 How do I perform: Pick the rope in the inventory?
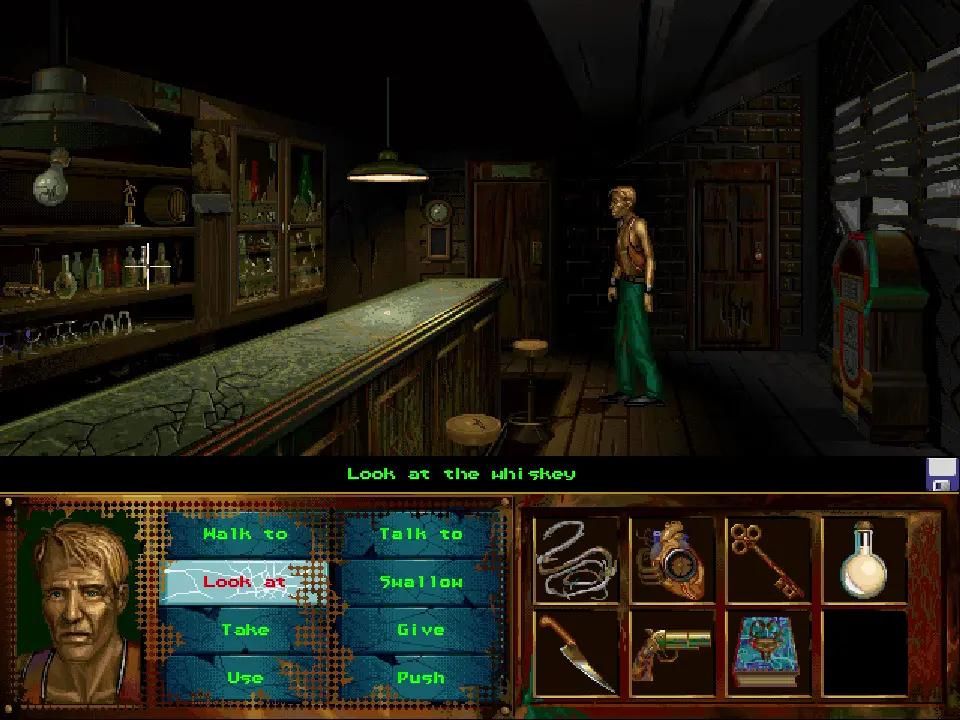pos(576,559)
